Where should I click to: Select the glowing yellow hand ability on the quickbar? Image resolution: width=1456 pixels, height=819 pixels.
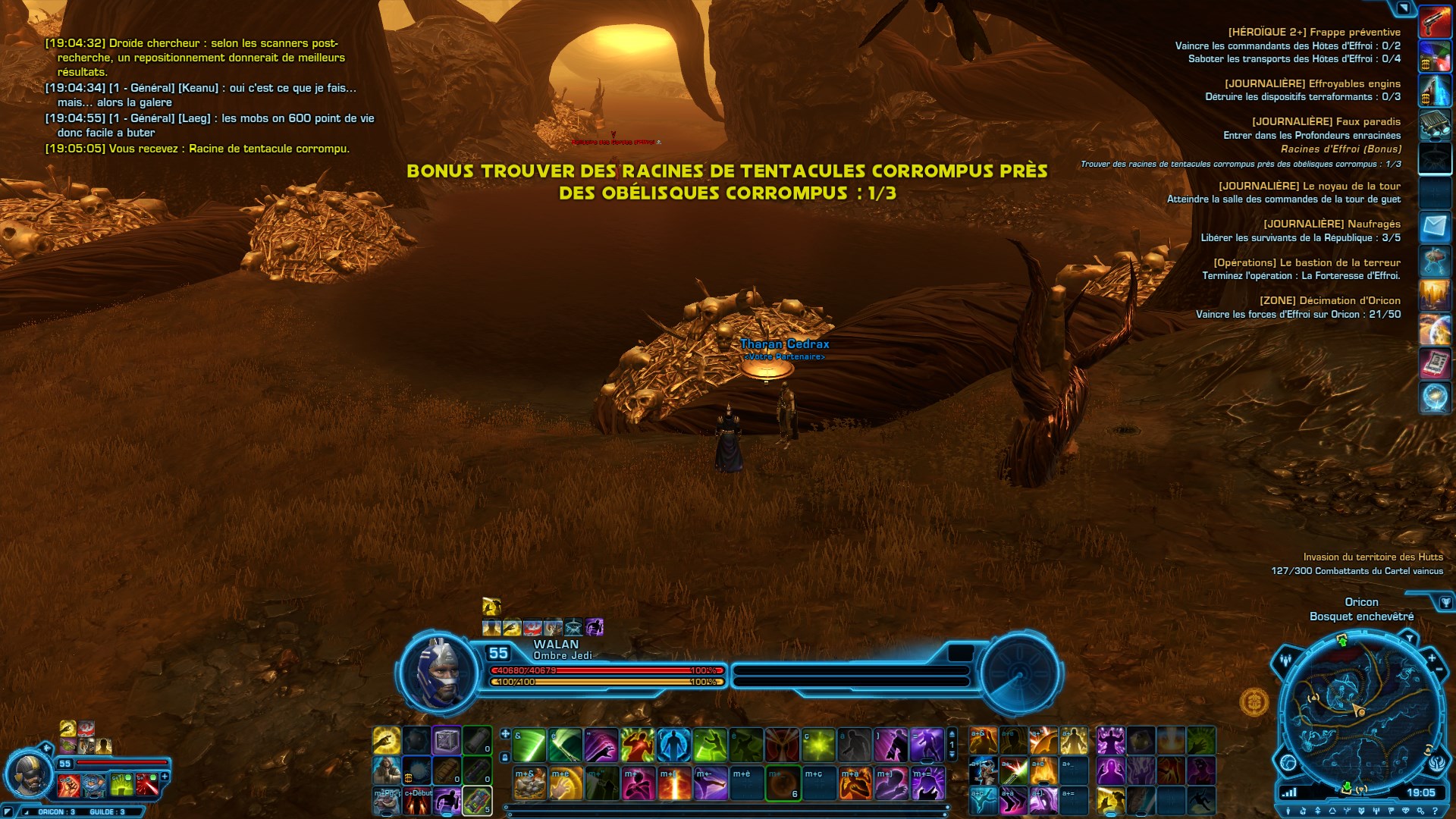click(387, 739)
